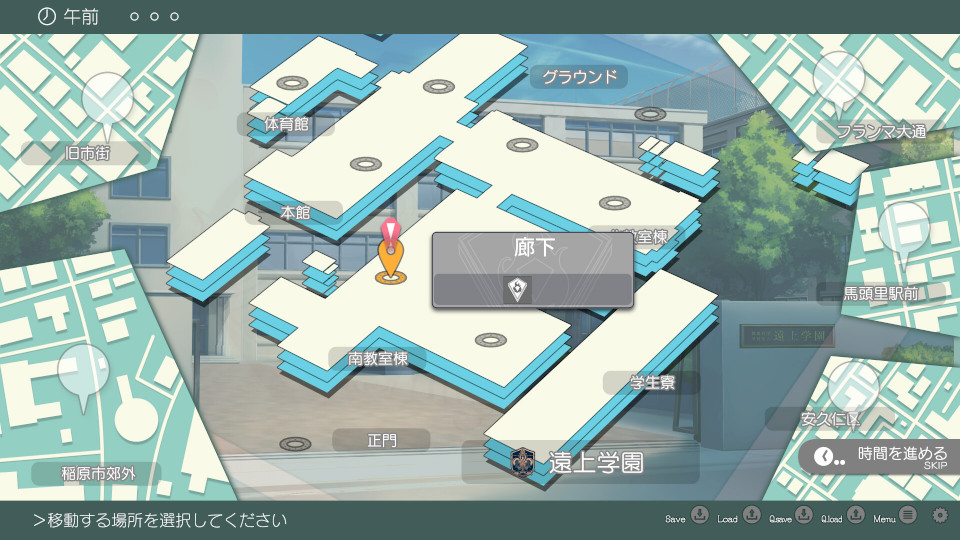Choose the 学生寮 student dormitory
This screenshot has height=540, width=960.
[650, 382]
